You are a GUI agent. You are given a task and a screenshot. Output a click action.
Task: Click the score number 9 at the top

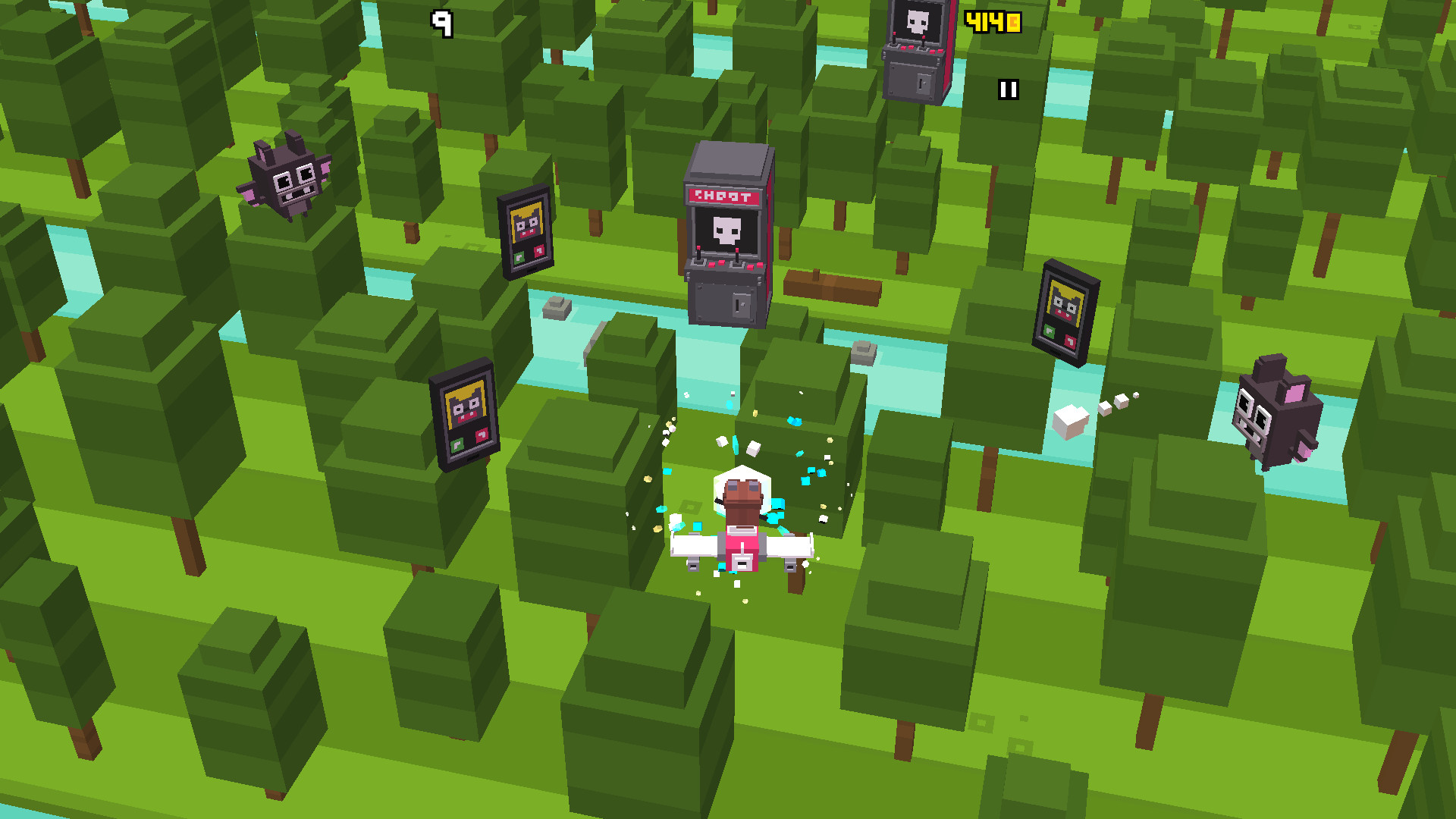point(442,22)
